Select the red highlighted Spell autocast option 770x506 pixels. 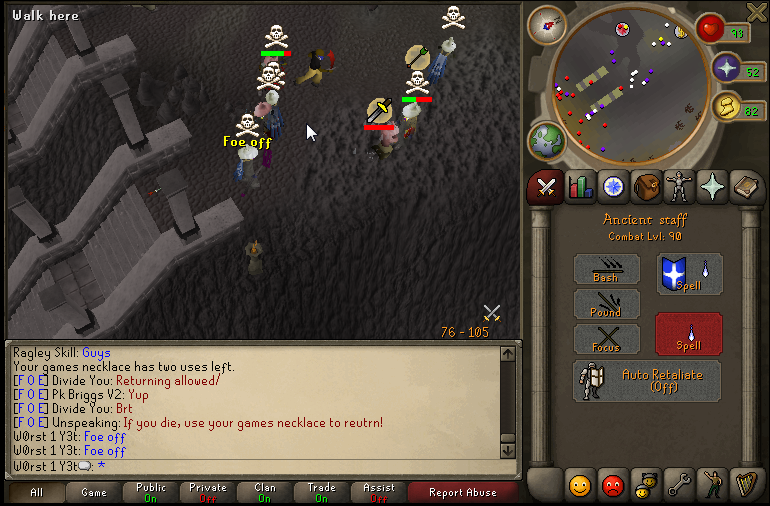688,334
